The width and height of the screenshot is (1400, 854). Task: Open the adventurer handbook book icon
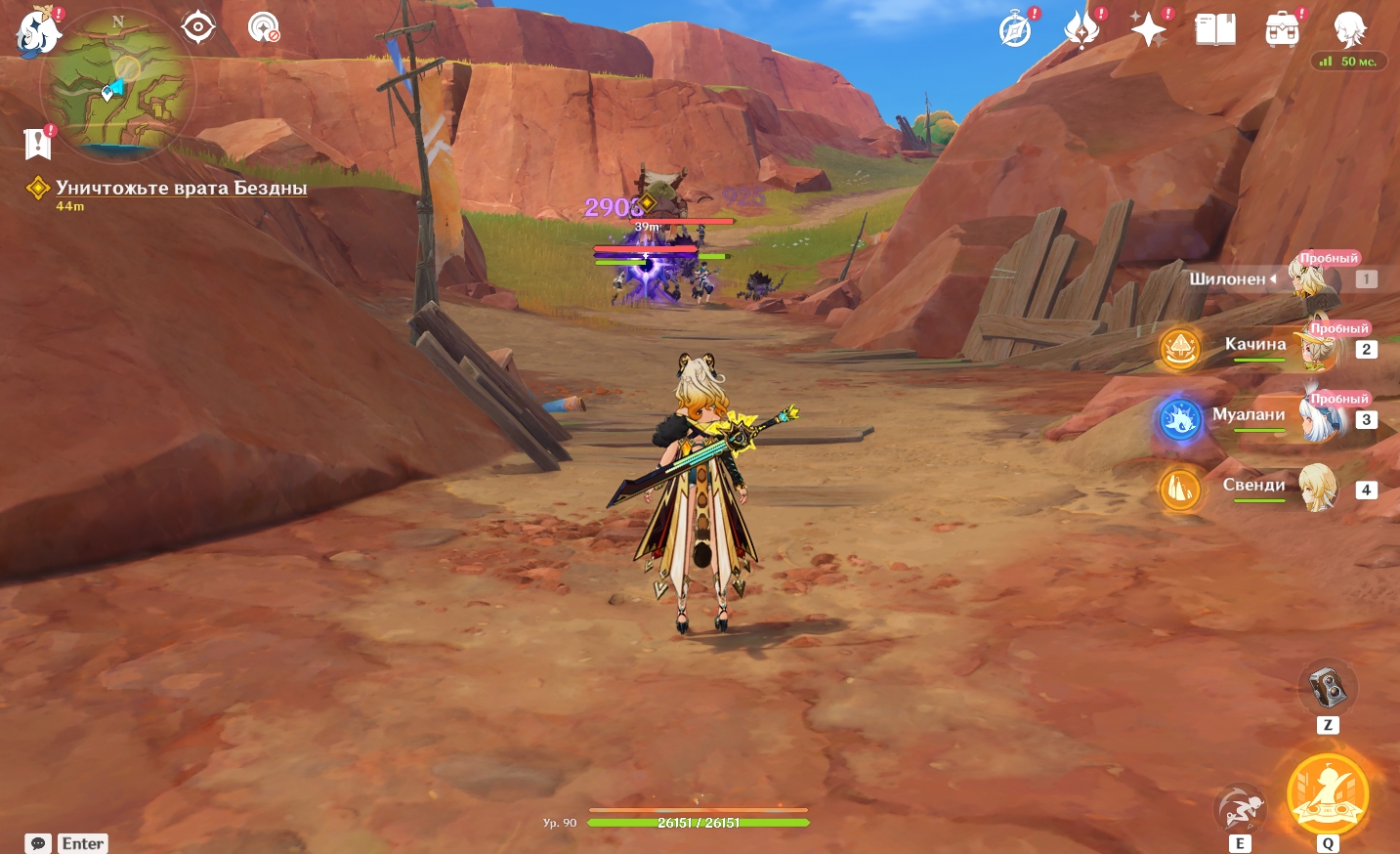click(x=1215, y=29)
